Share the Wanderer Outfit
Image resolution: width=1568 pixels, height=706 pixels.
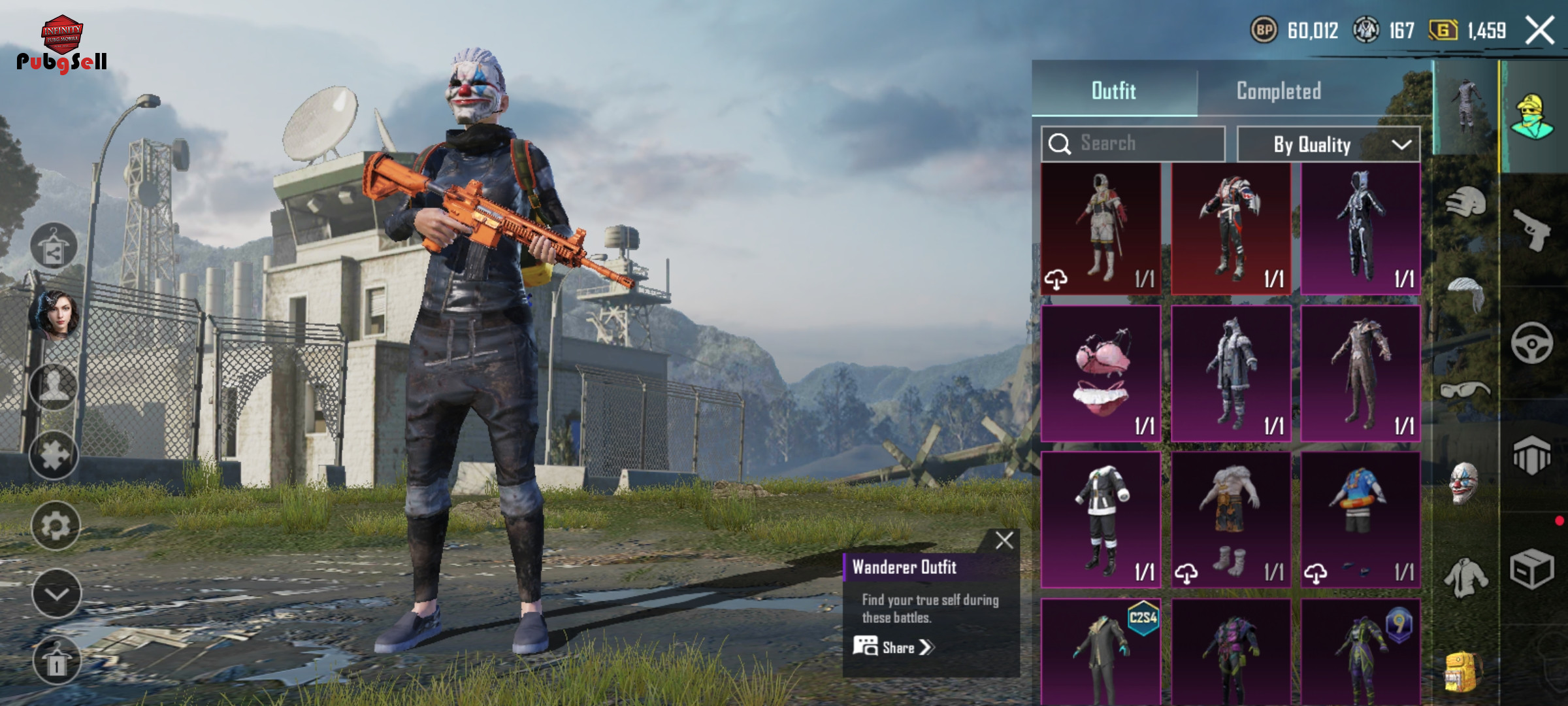894,647
